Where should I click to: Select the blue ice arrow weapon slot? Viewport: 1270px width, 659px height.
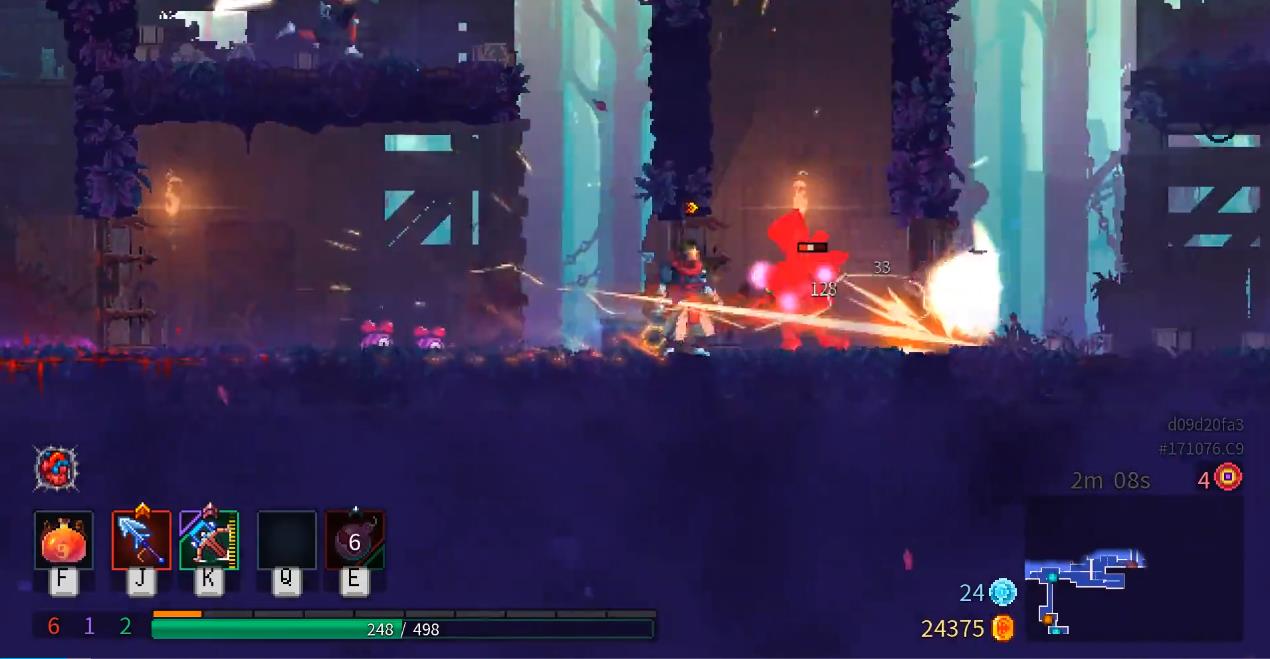[141, 541]
